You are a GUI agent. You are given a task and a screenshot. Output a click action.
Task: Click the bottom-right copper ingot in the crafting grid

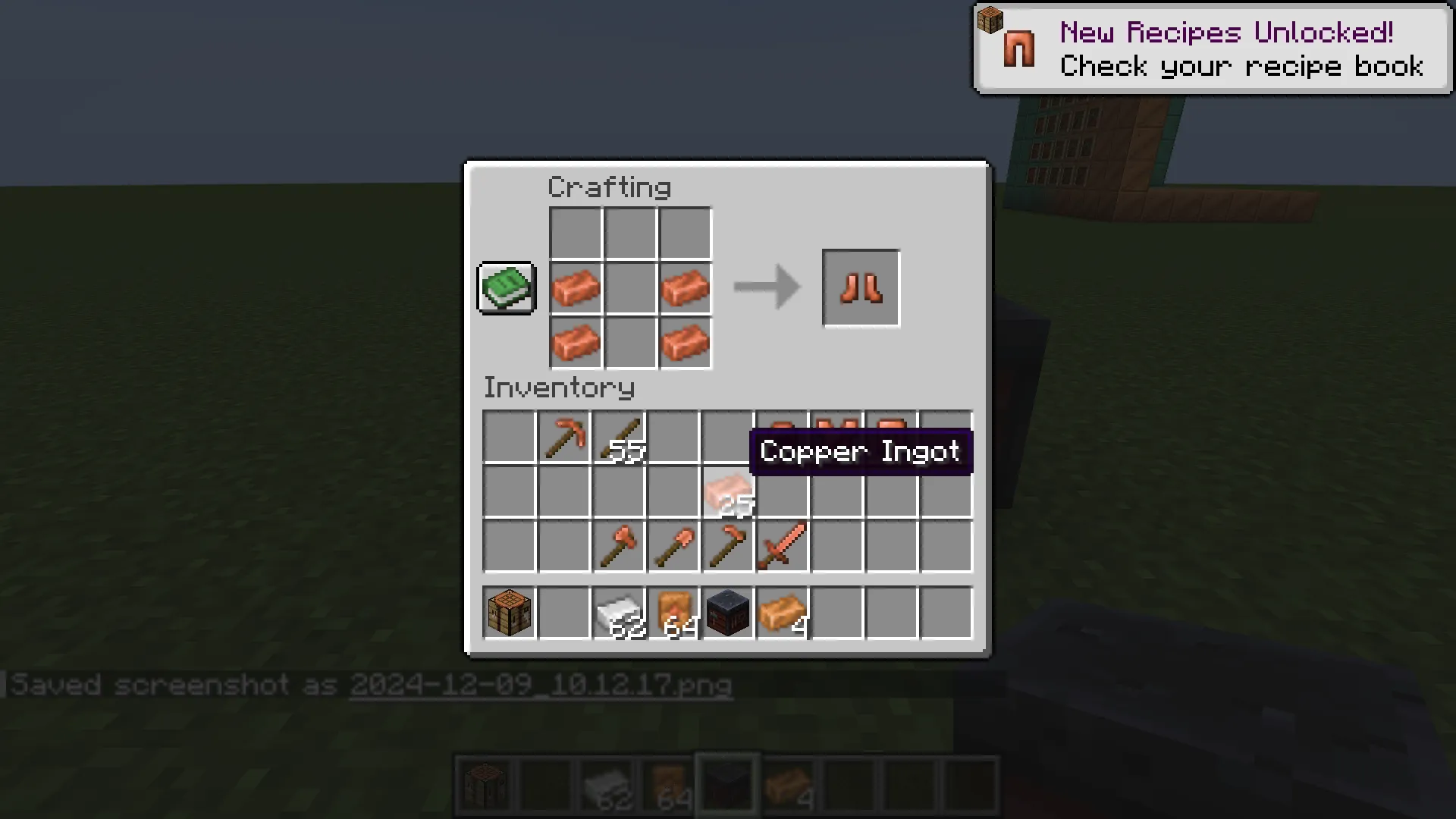684,343
